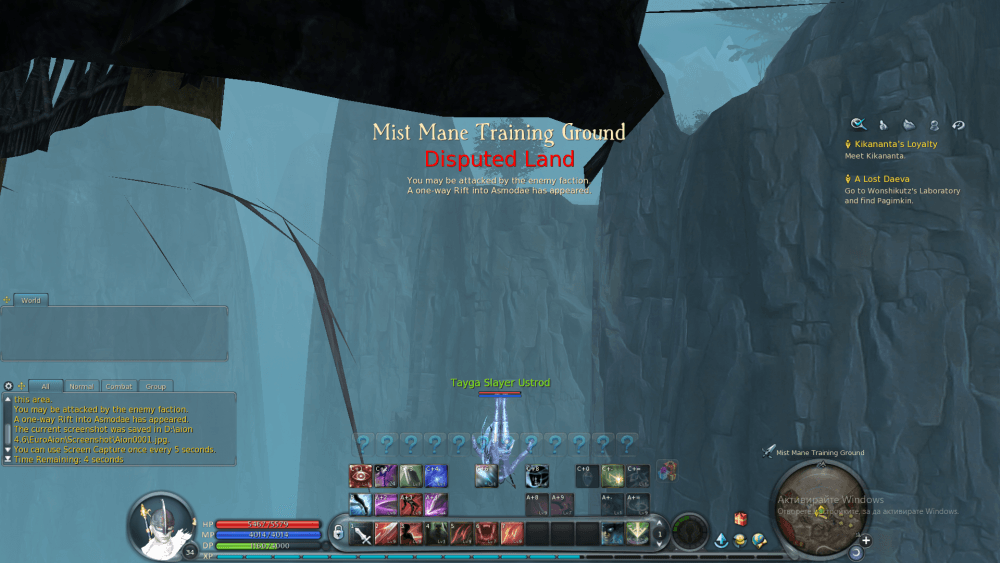The height and width of the screenshot is (563, 1000).
Task: Open chat settings gear icon
Action: pyautogui.click(x=8, y=386)
